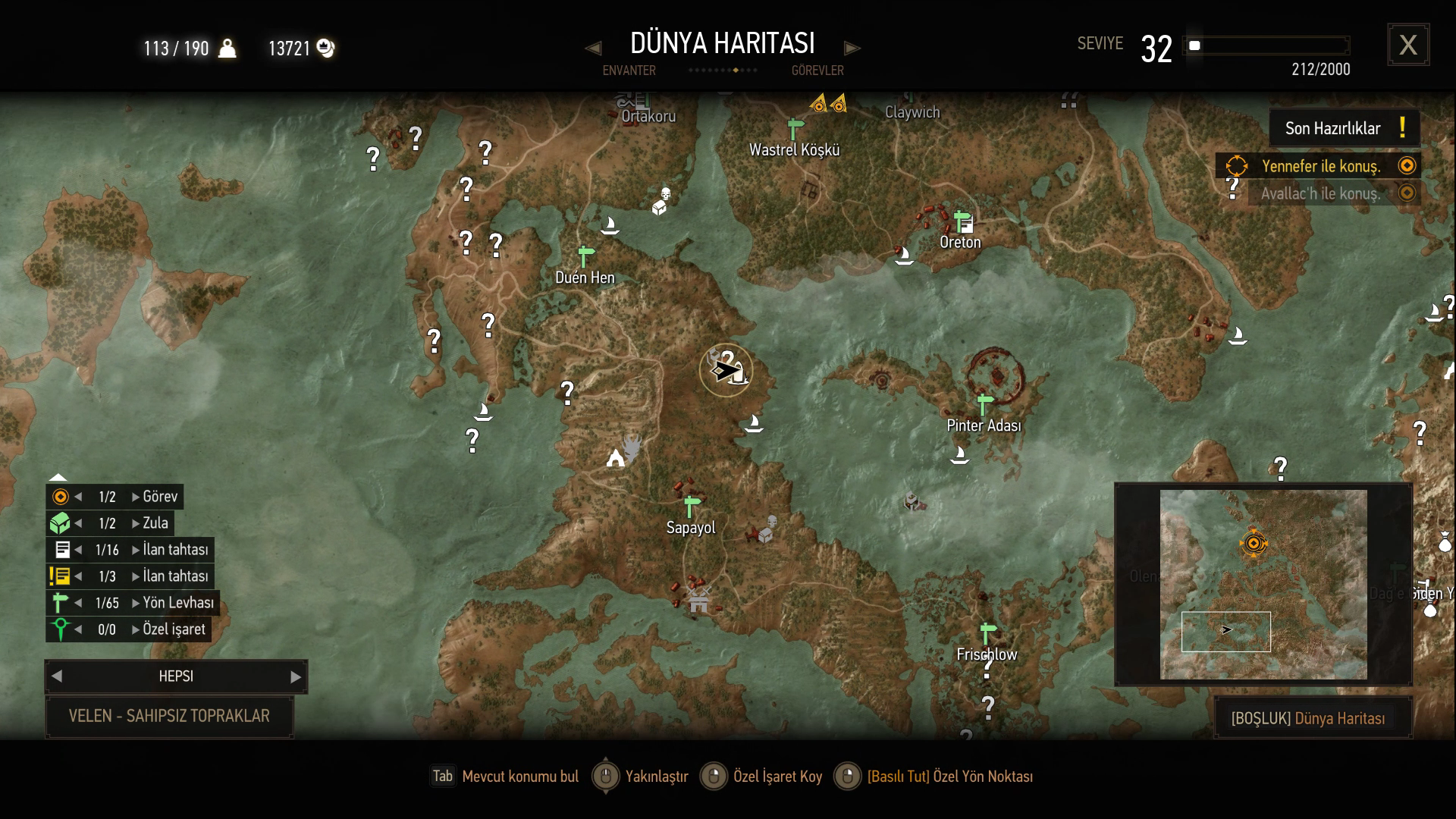Cycle the HEPSI filter to the left
The image size is (1456, 819).
[x=57, y=676]
